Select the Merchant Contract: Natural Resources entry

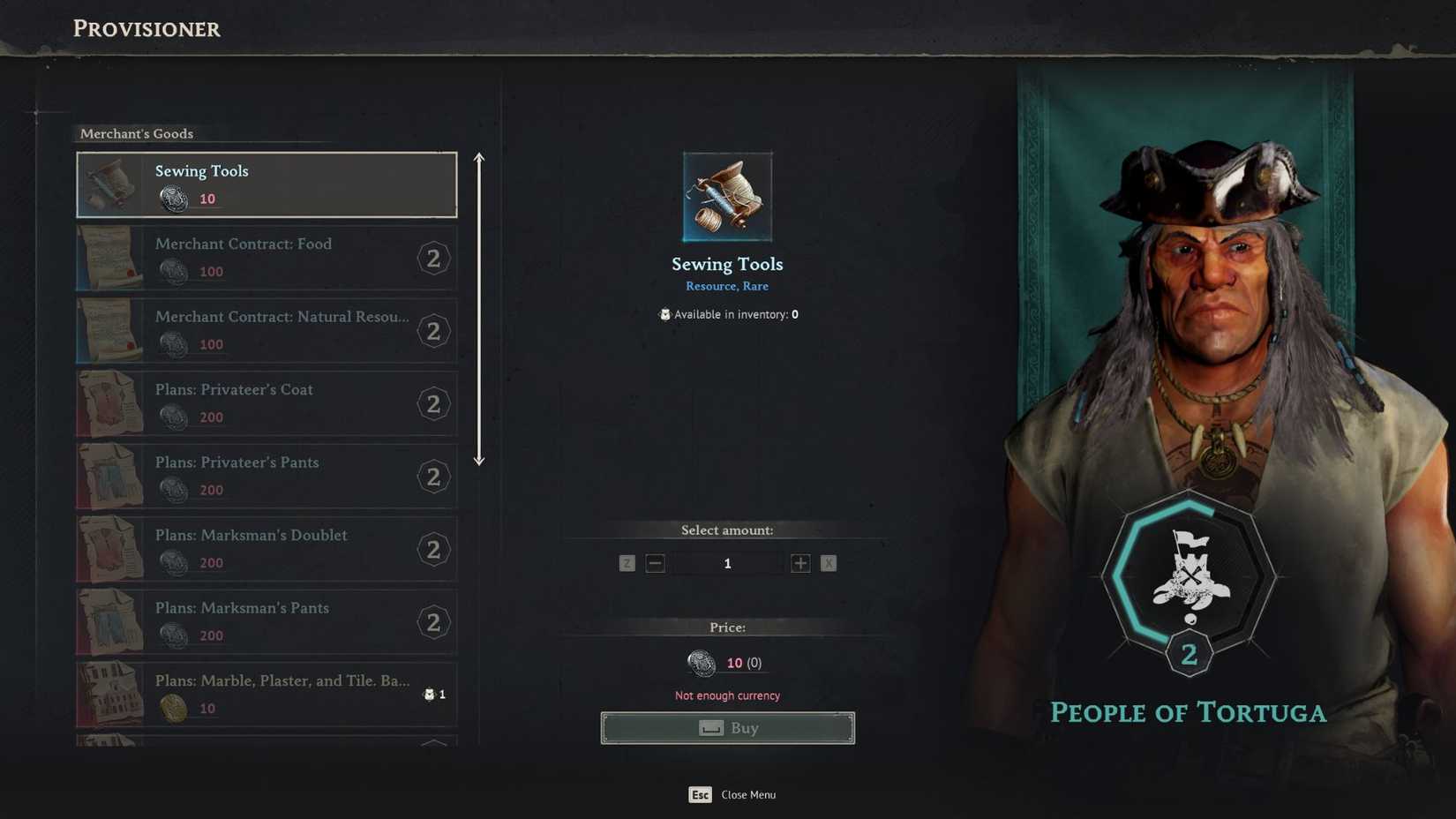(x=265, y=331)
